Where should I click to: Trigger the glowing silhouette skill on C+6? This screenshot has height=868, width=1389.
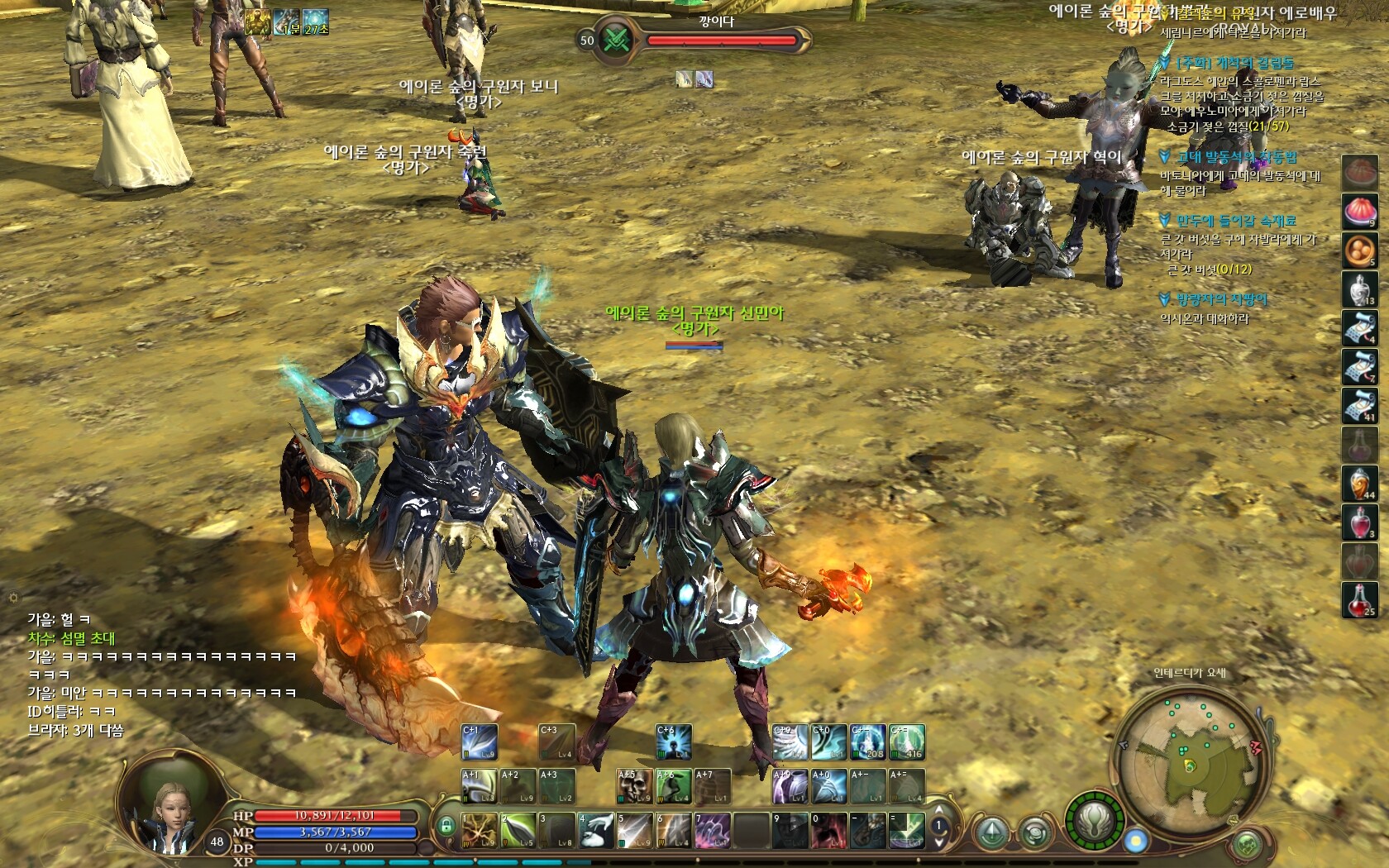coord(674,742)
